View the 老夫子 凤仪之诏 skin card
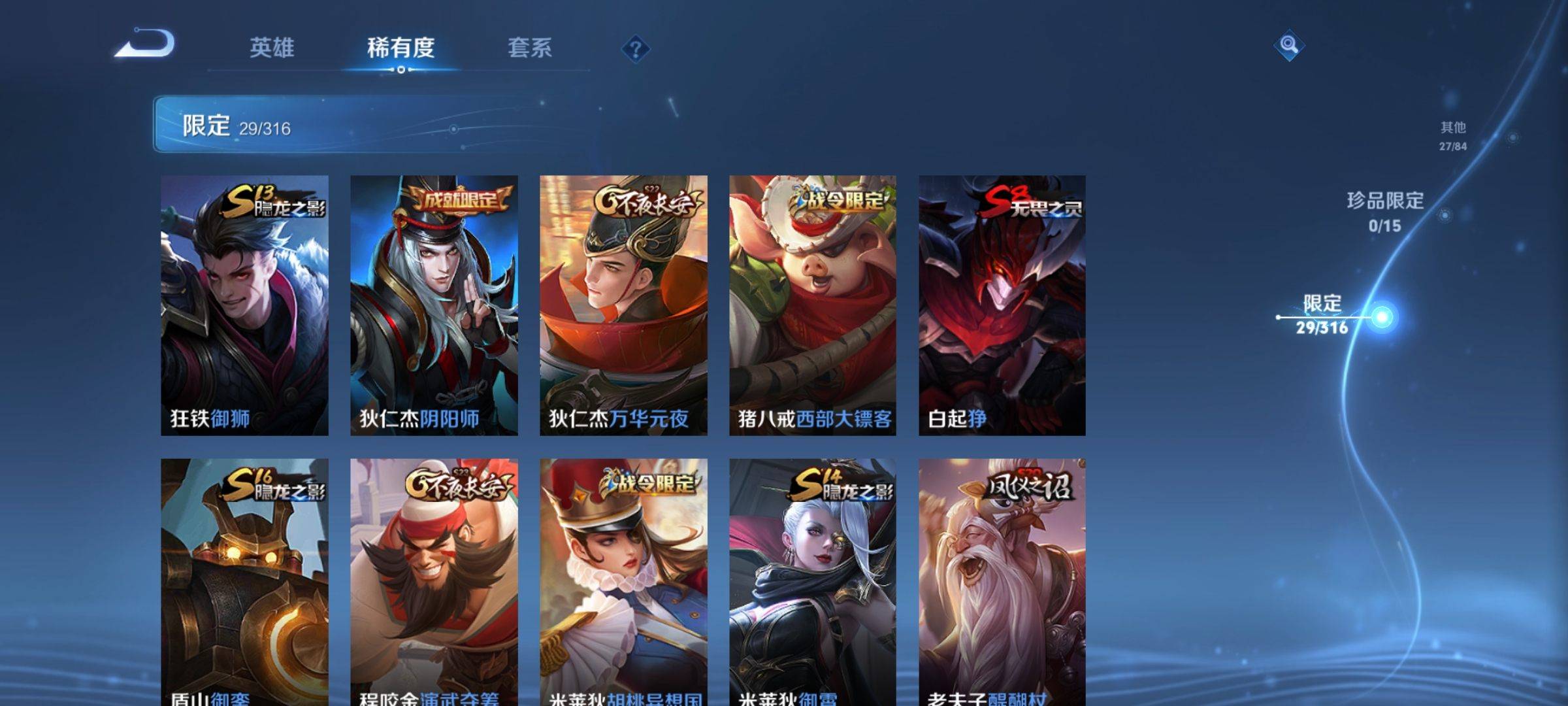 (x=1002, y=582)
